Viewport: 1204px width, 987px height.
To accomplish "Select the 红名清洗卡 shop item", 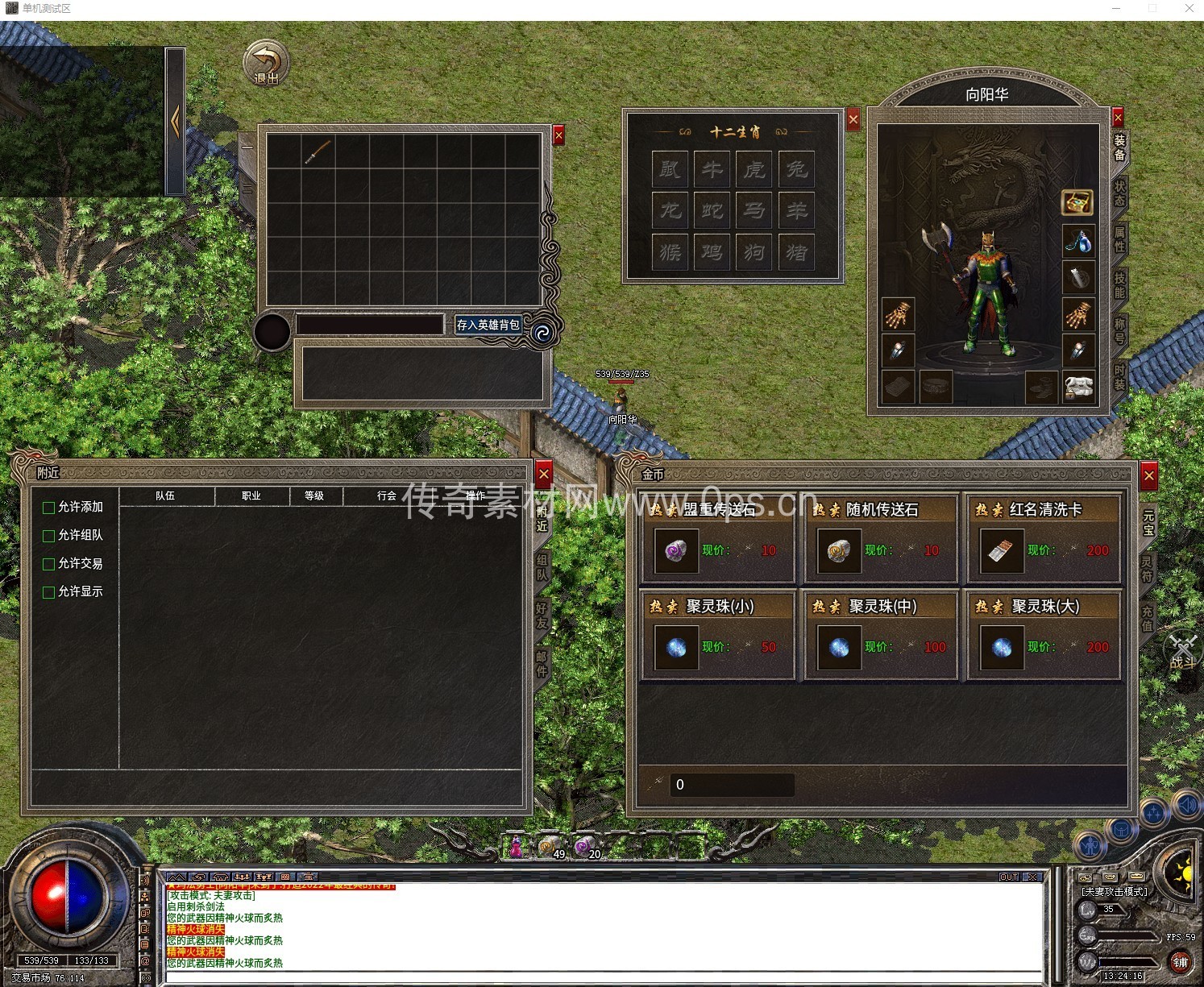I will [1044, 537].
